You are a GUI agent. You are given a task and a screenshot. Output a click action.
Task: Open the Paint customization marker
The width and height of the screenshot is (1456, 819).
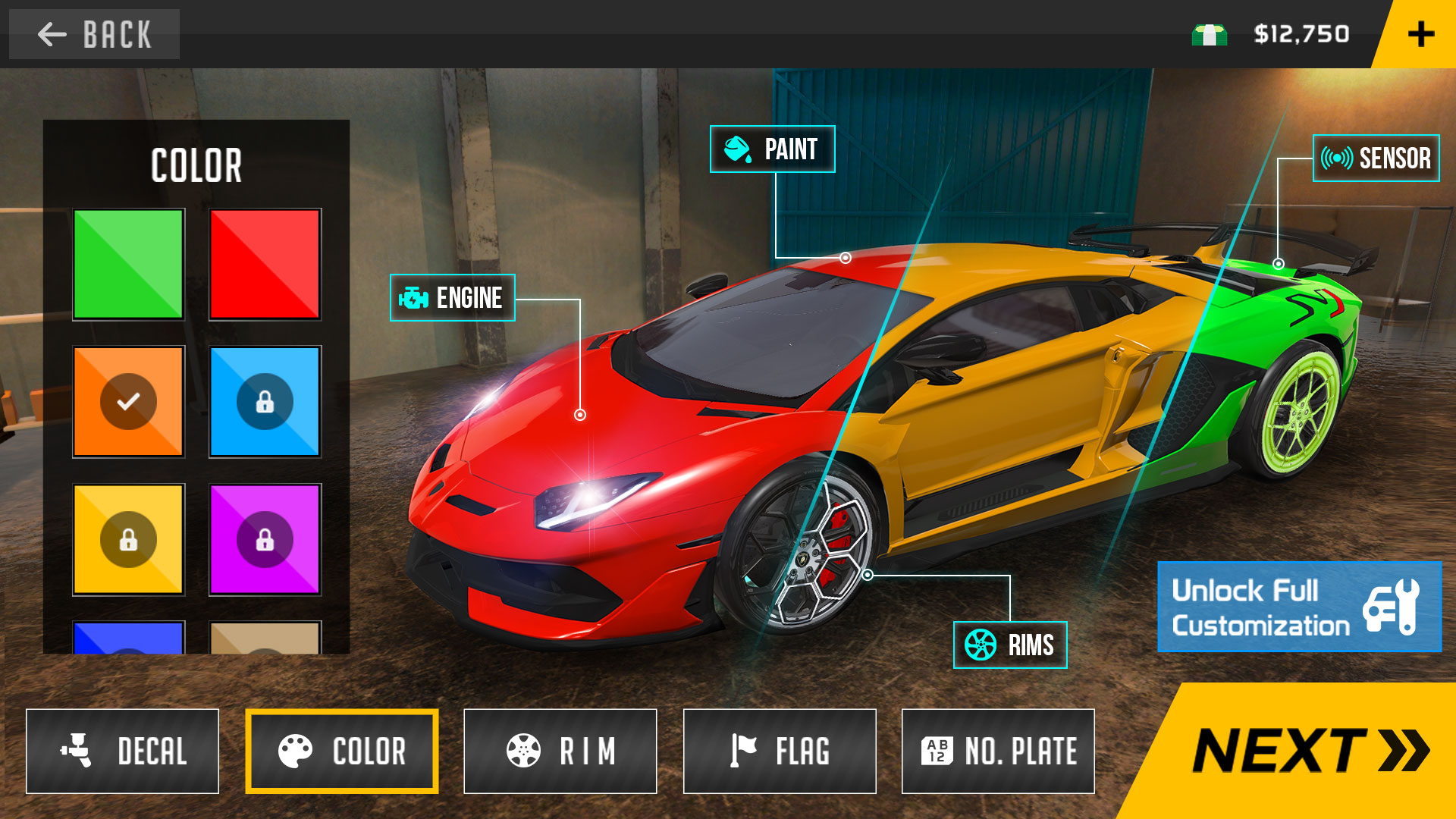(x=771, y=149)
